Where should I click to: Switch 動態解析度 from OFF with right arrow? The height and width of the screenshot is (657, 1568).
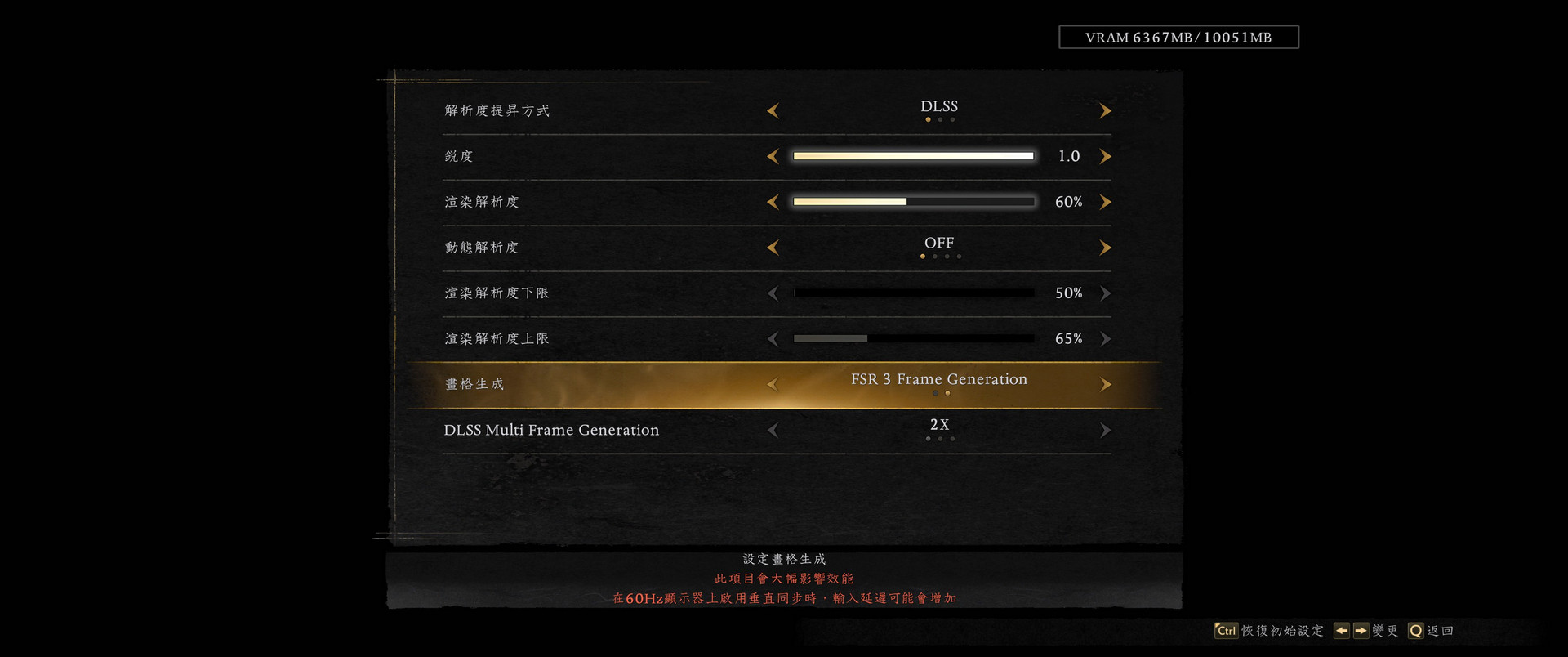click(1105, 248)
